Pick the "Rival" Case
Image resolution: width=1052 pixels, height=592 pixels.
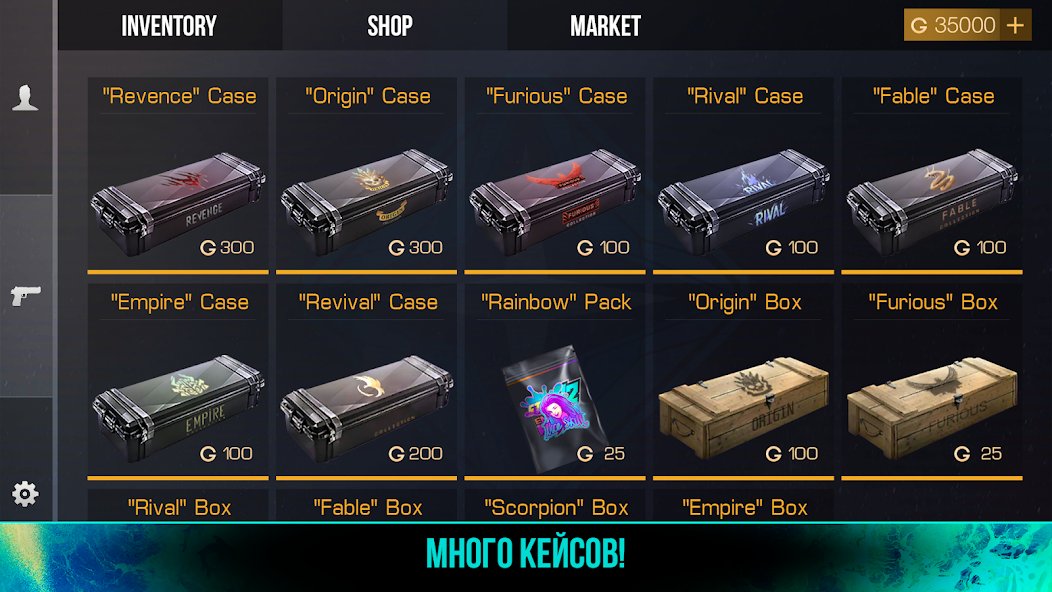744,200
